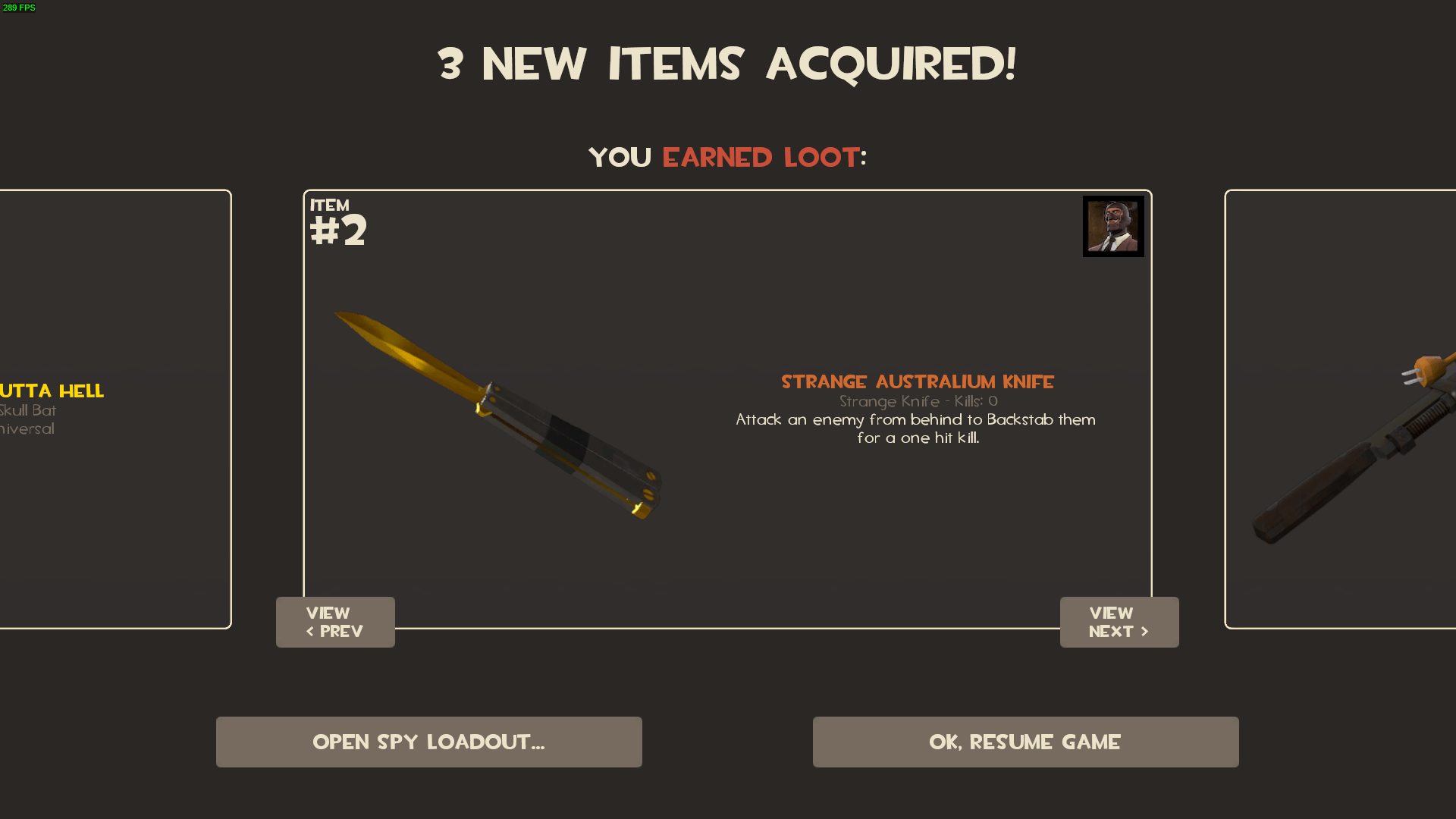
Task: Click the Spy class portrait icon
Action: pos(1112,226)
